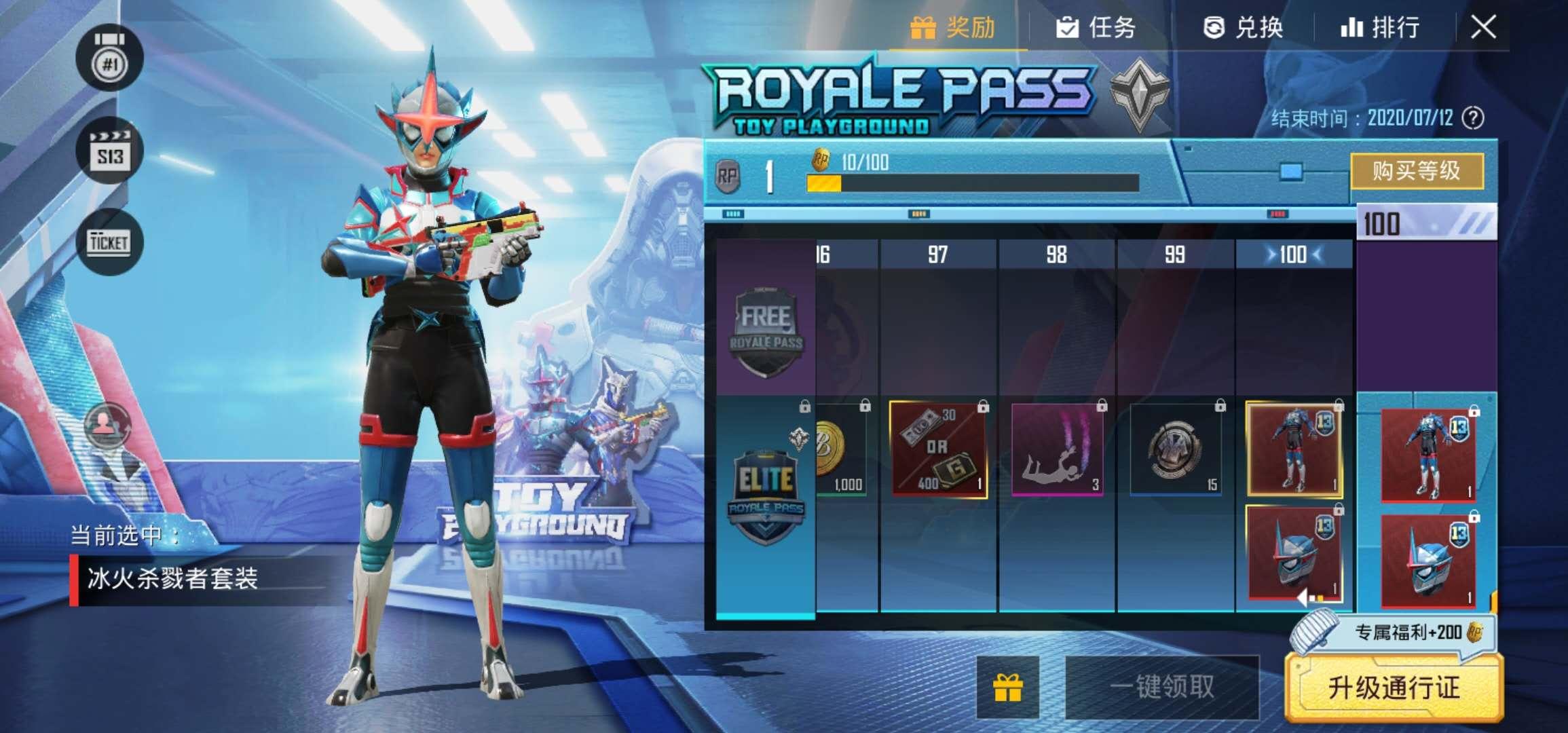Upgrade the pass with 升级通行证
The width and height of the screenshot is (1568, 733).
pos(1394,688)
